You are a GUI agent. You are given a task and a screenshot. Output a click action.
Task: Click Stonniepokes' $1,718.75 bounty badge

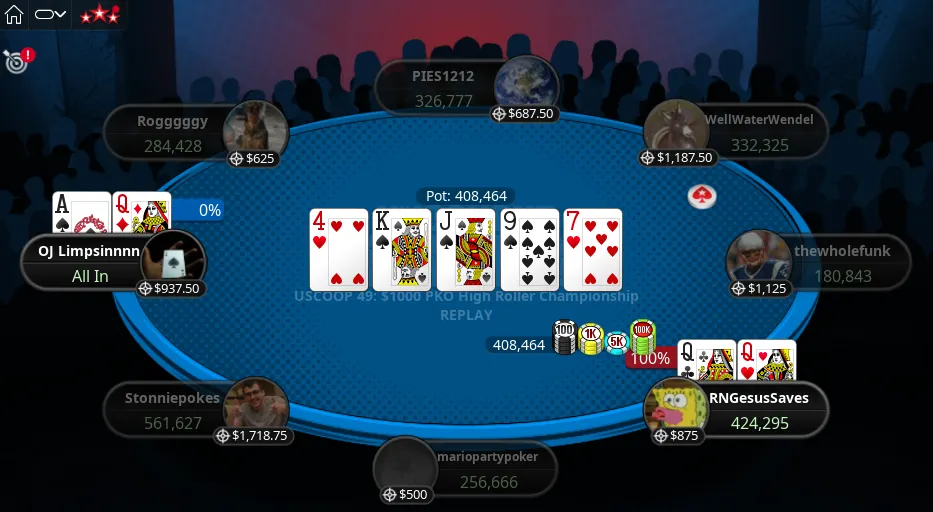(x=252, y=436)
